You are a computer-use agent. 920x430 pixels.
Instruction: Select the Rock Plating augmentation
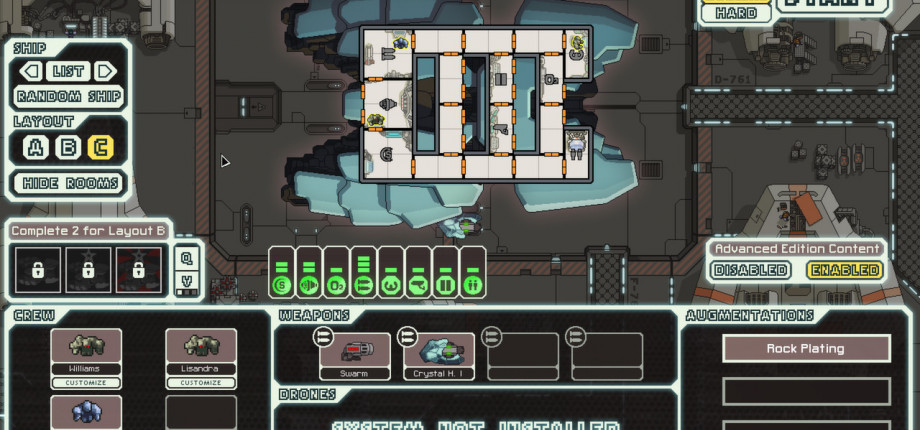(x=806, y=349)
